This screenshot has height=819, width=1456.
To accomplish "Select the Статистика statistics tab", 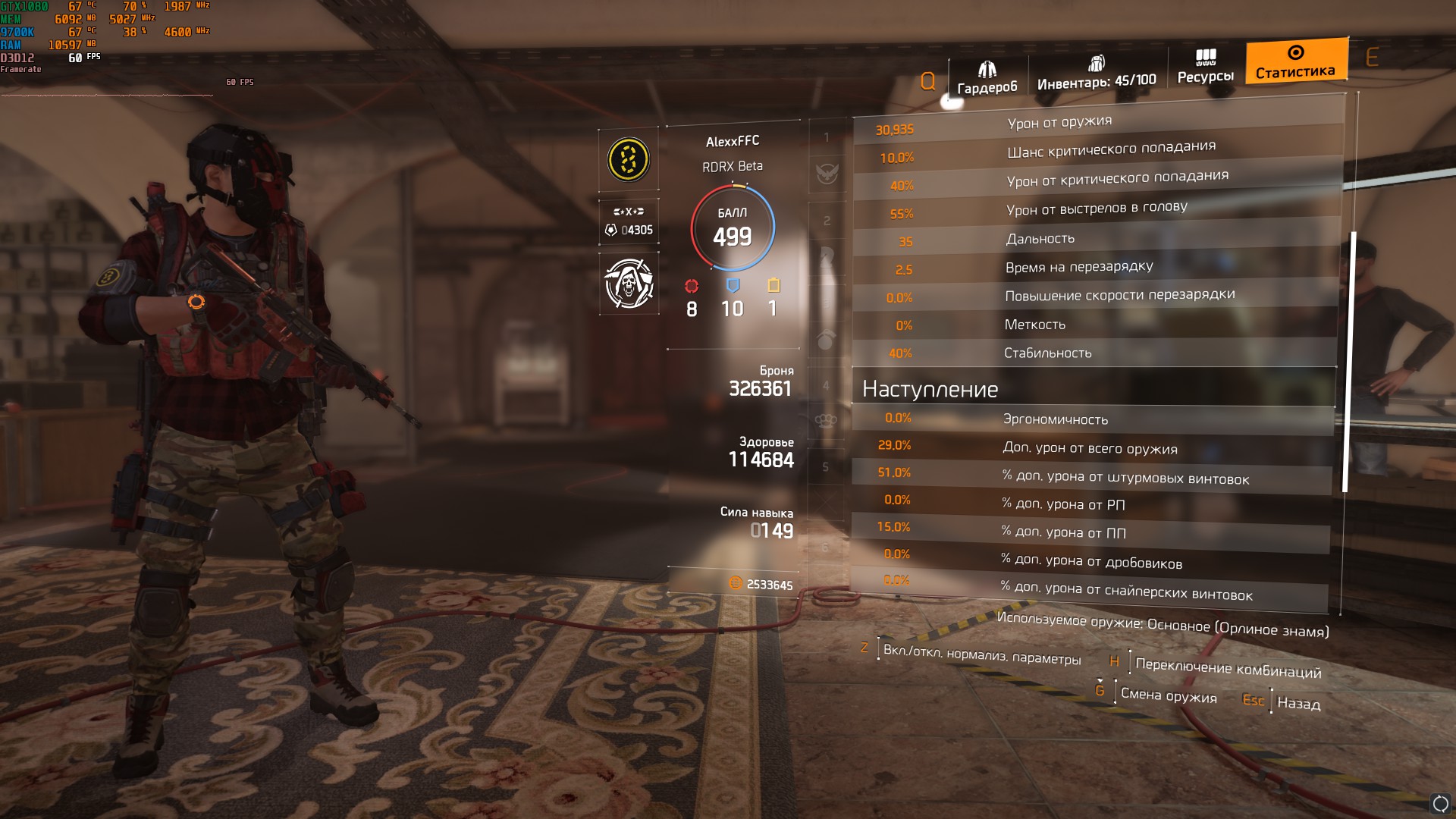I will 1295,61.
